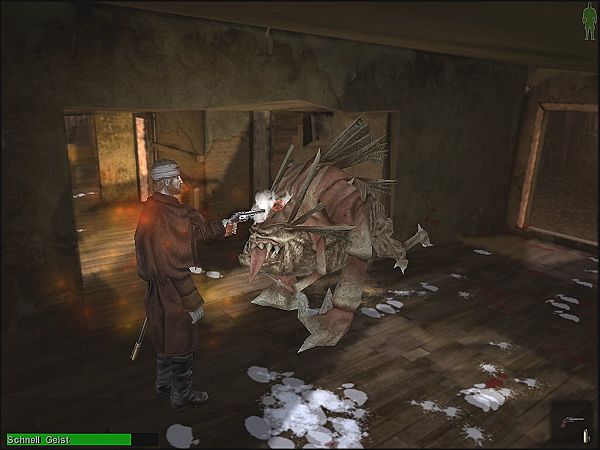Select the revolver weapon icon
This screenshot has height=450, width=600.
tap(571, 420)
